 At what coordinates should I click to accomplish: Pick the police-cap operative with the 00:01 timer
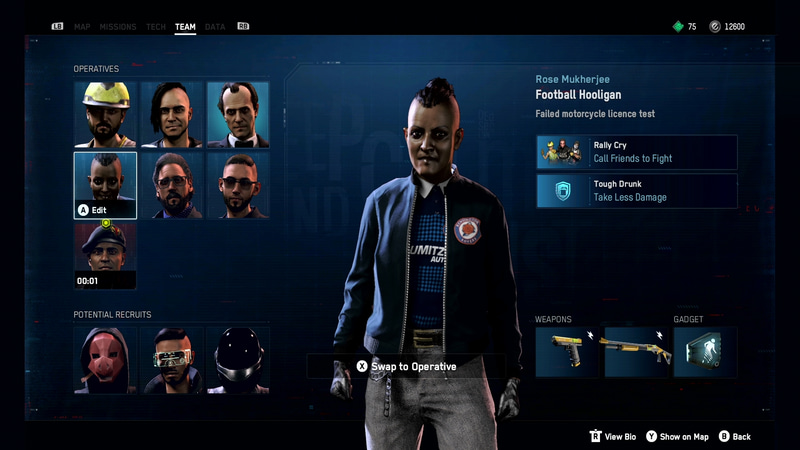click(x=105, y=255)
